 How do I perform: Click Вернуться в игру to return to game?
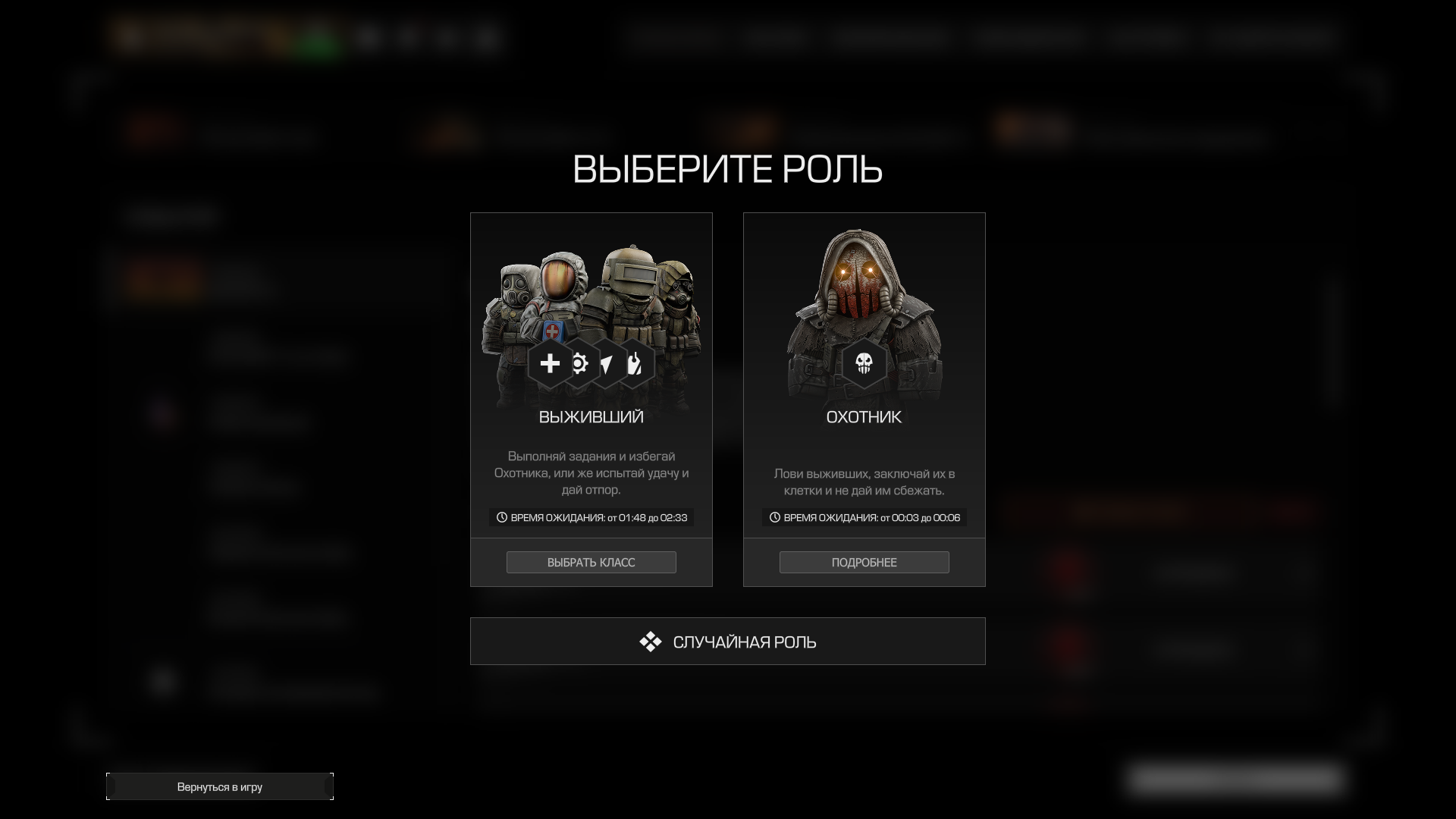coord(219,786)
